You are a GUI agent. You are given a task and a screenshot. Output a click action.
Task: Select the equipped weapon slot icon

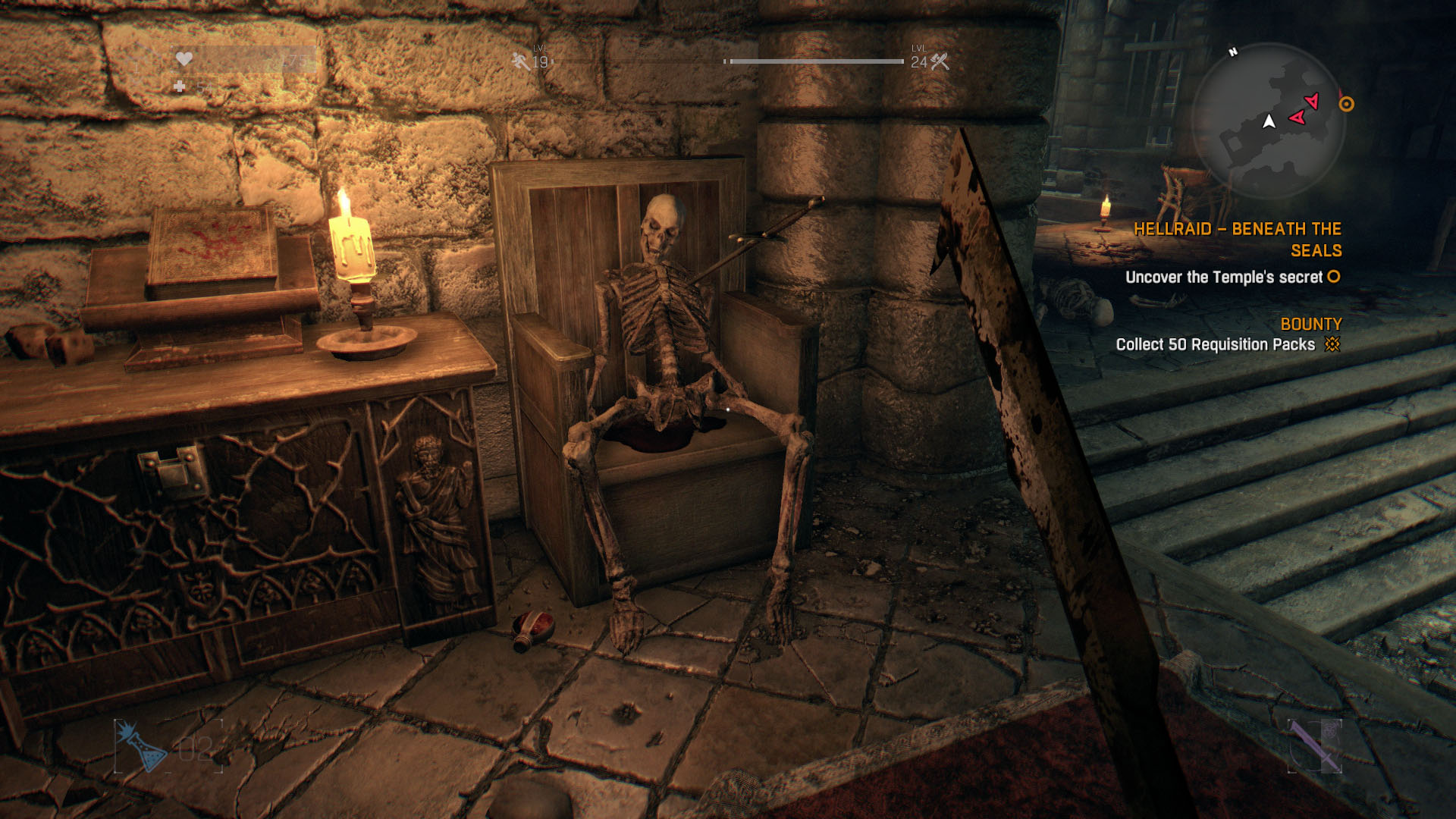[x=1315, y=746]
